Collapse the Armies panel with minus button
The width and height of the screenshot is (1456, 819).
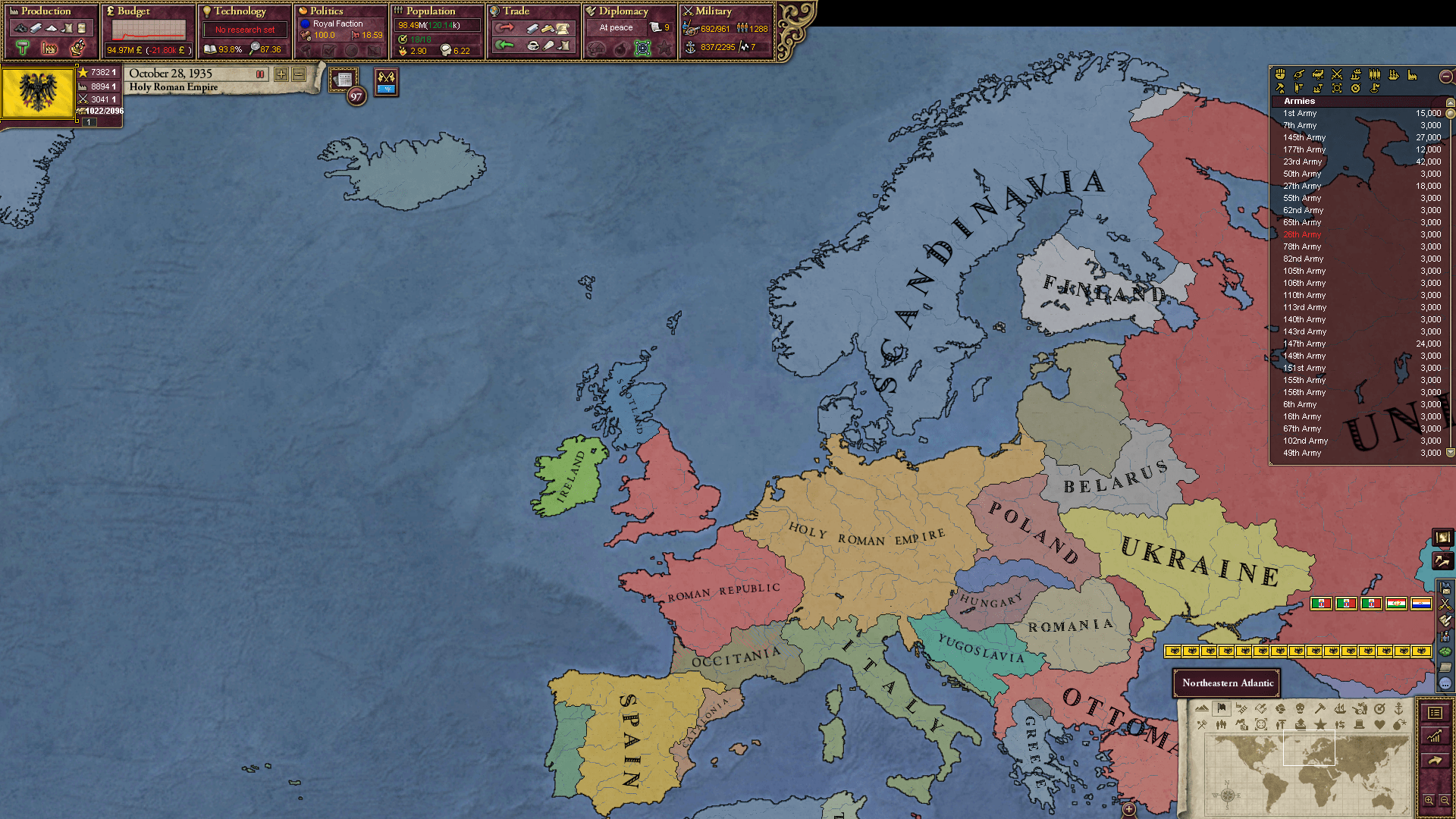tap(1445, 76)
